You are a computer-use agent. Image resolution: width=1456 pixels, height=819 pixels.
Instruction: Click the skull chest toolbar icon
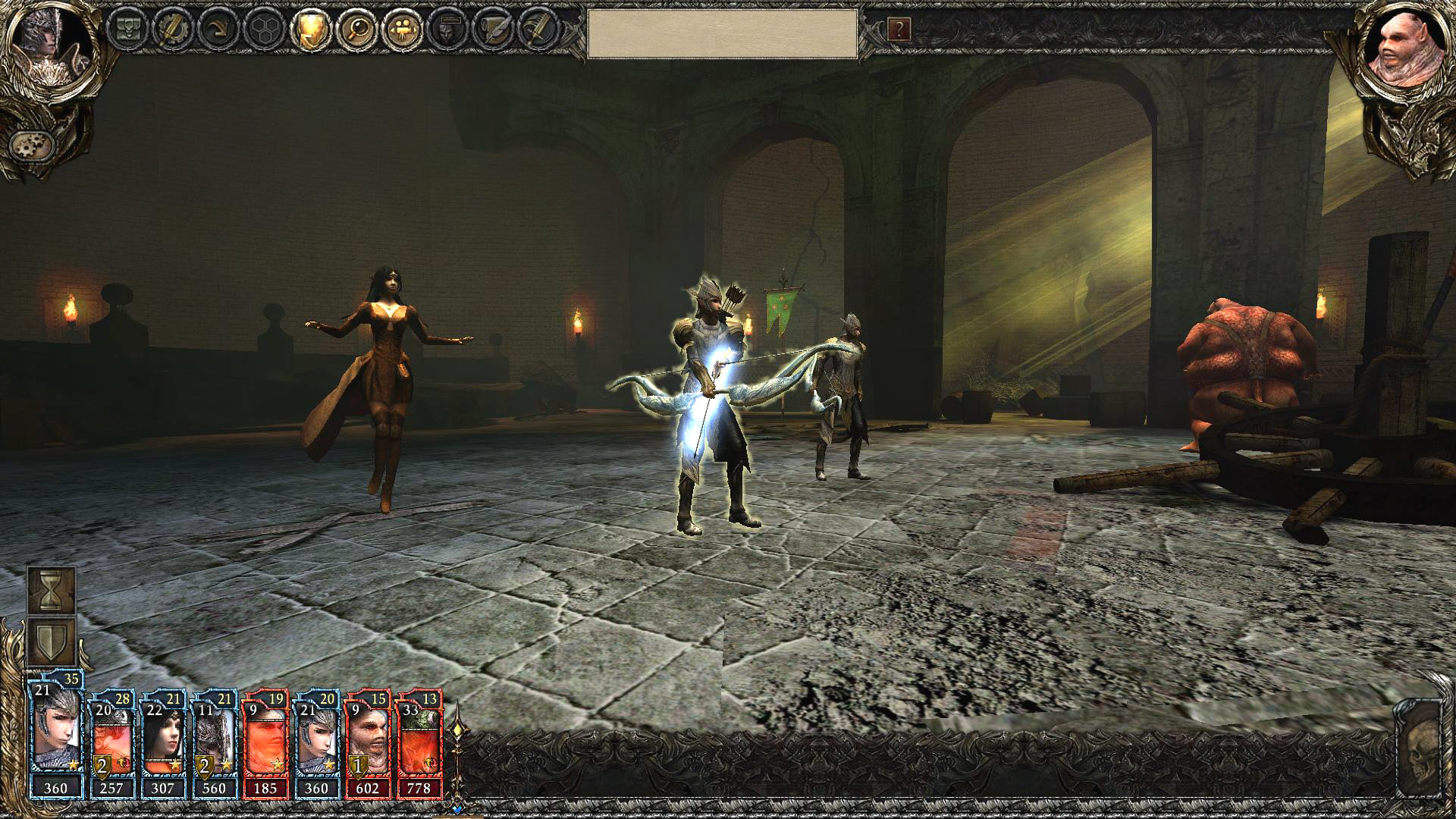coord(126,30)
